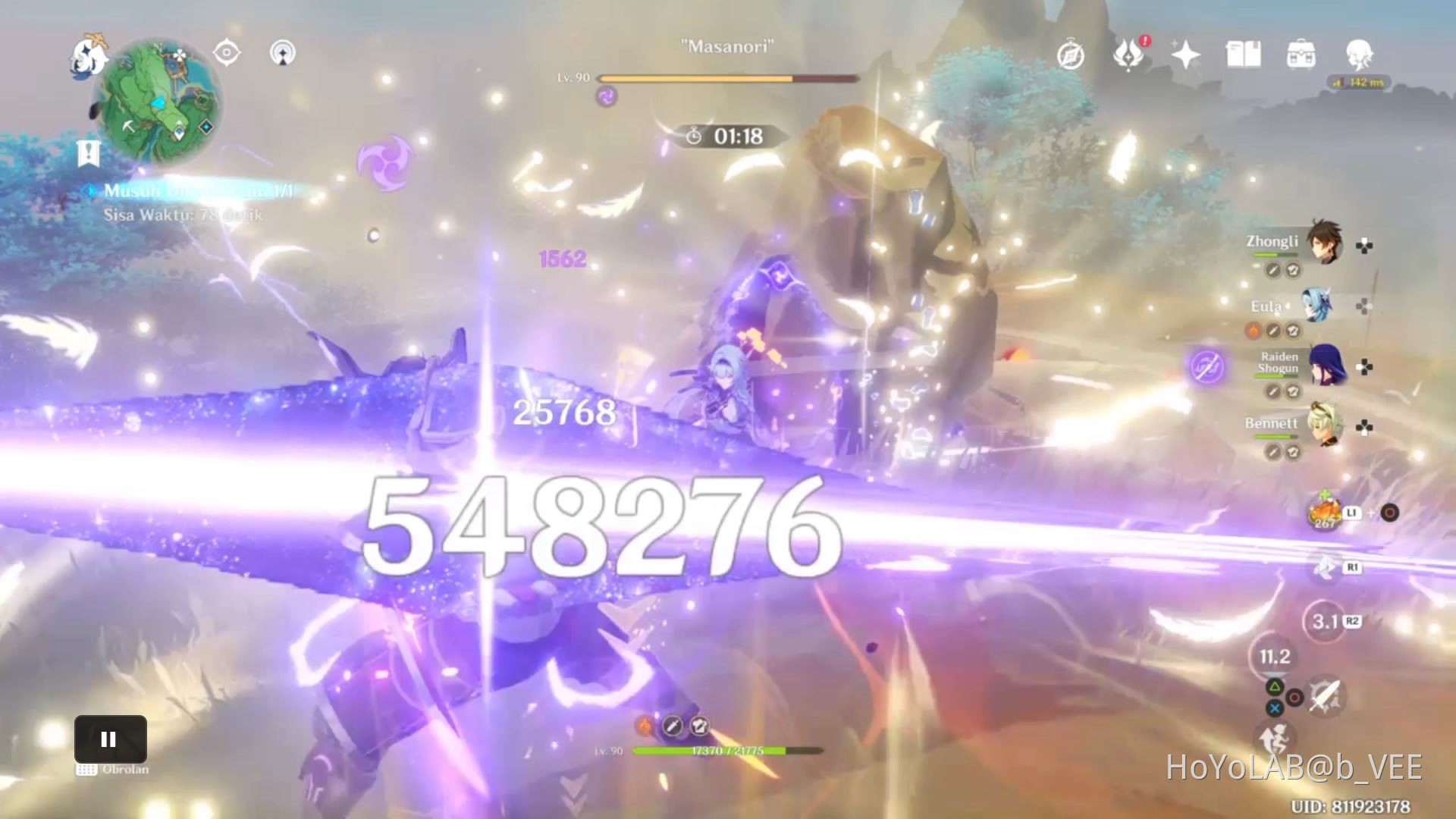Click the compass navigation icon beside the minimap
Image resolution: width=1456 pixels, height=819 pixels.
pyautogui.click(x=227, y=52)
